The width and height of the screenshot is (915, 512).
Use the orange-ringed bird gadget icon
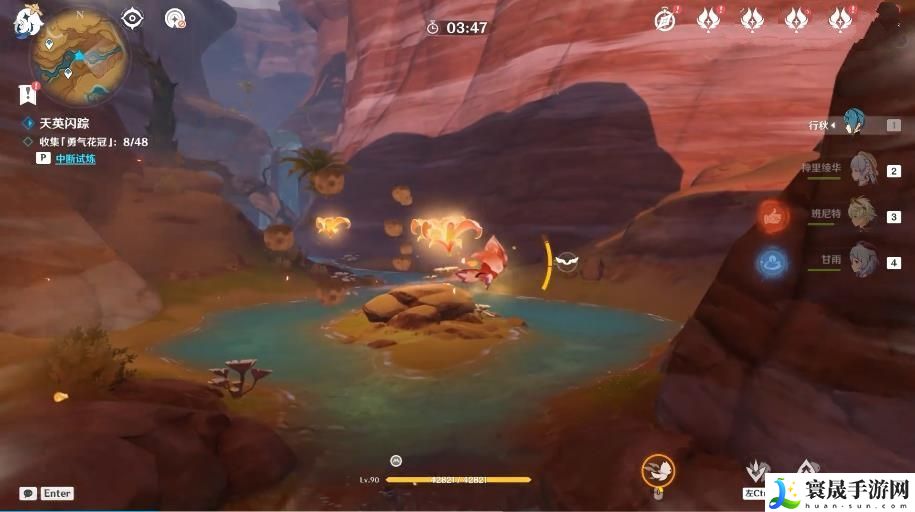[657, 470]
